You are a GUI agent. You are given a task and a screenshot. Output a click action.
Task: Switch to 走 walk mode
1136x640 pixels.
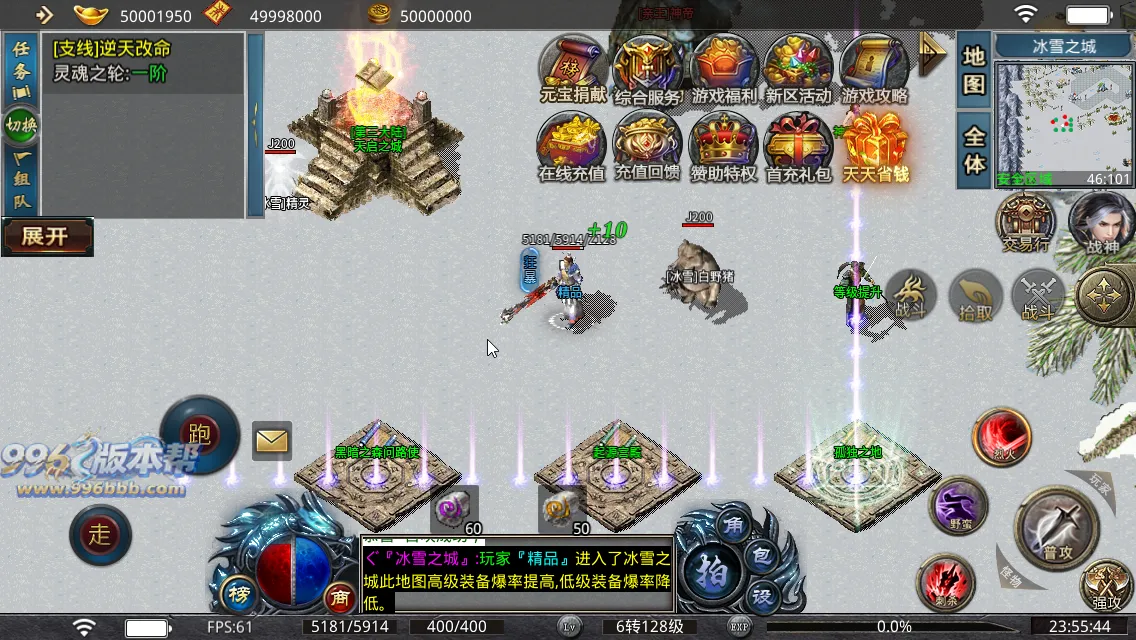pyautogui.click(x=100, y=535)
